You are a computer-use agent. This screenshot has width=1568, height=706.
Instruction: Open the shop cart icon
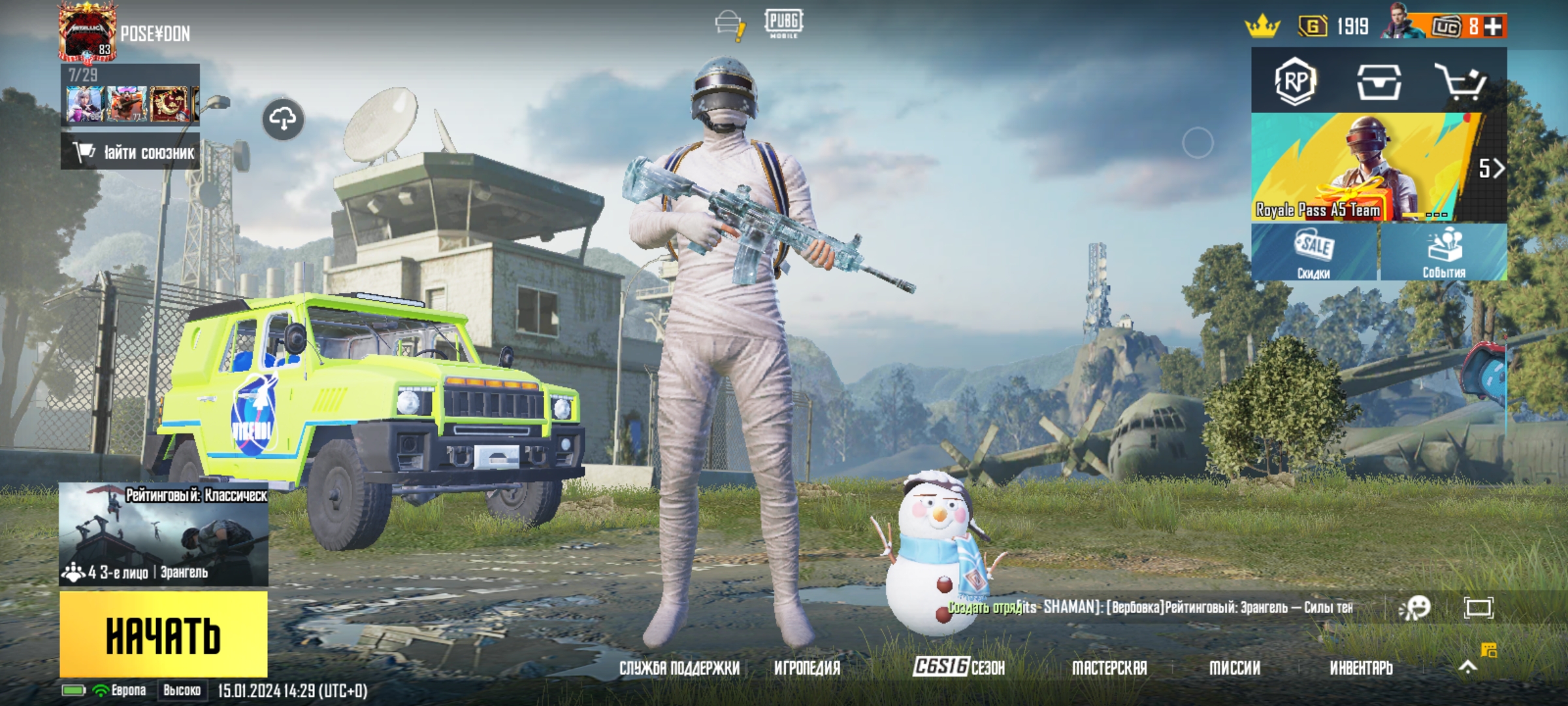coord(1461,82)
